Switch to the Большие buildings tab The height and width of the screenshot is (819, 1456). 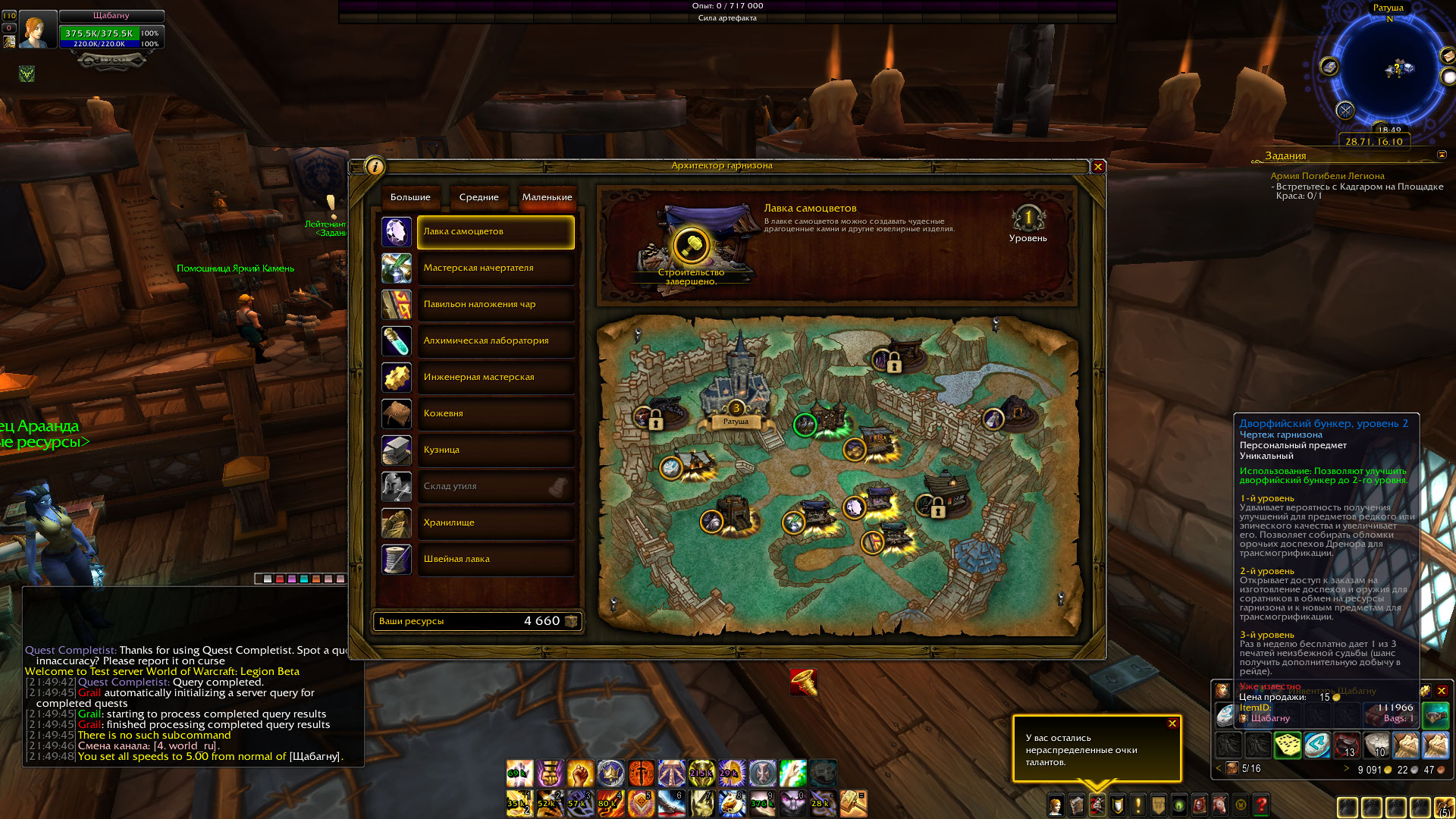pos(410,197)
